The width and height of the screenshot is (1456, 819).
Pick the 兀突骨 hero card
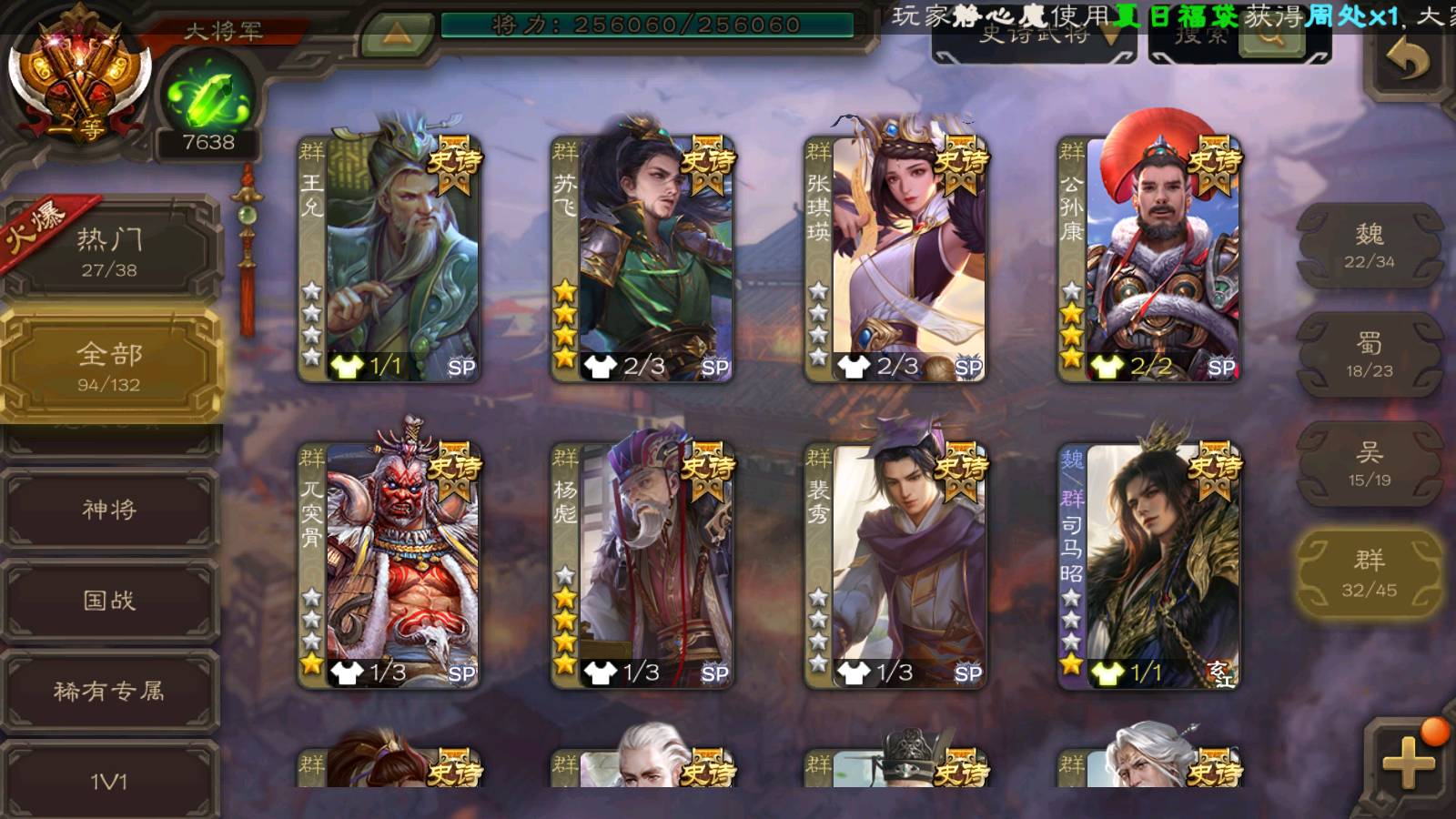tap(391, 564)
